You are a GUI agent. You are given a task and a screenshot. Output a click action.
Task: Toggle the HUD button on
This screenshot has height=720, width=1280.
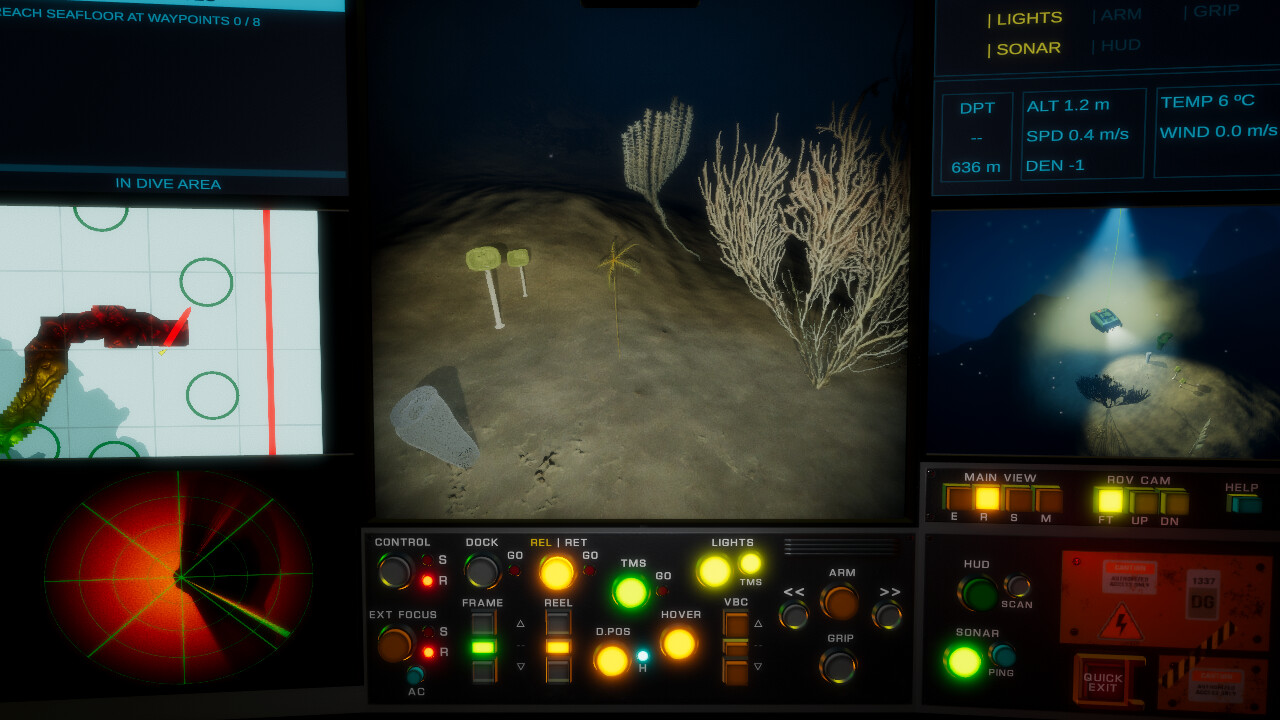pyautogui.click(x=978, y=594)
